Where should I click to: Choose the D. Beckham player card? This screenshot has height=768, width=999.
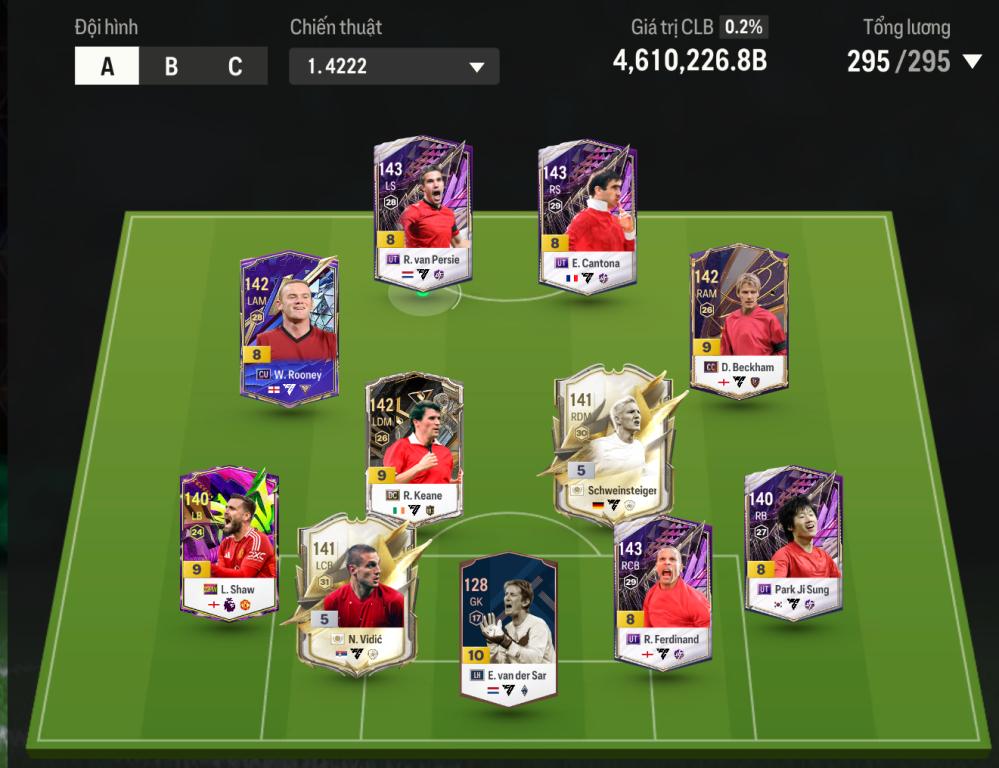click(x=739, y=320)
